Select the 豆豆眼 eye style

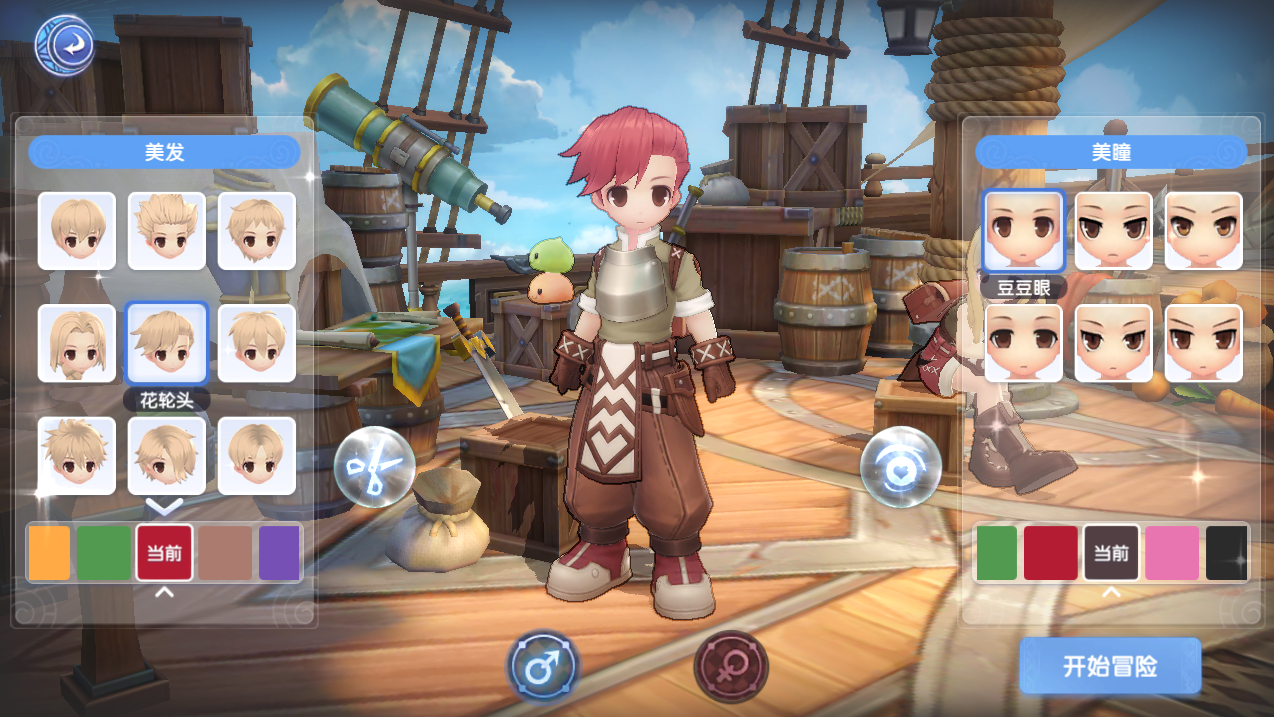click(1023, 231)
